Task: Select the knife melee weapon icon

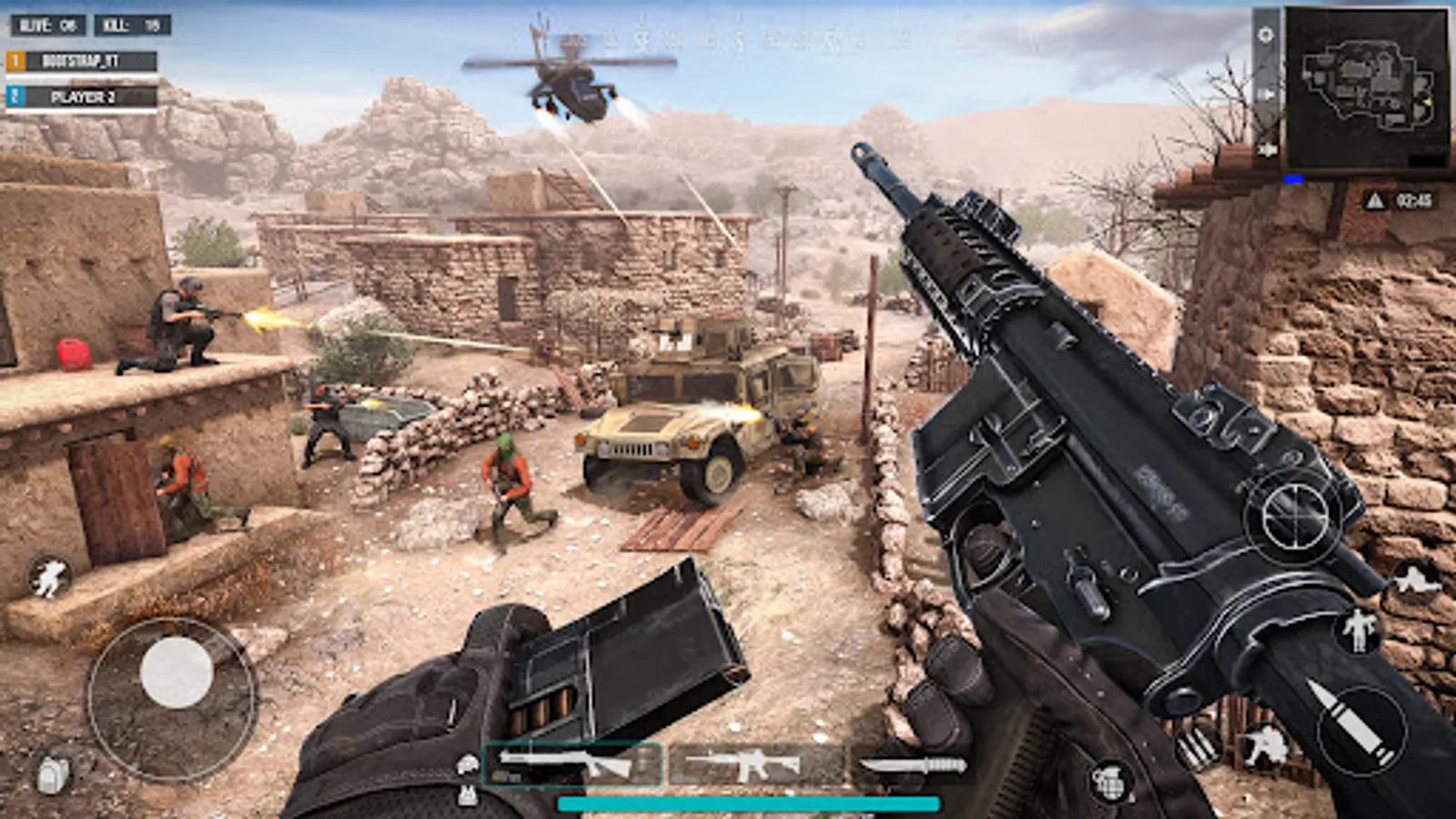Action: tap(915, 765)
